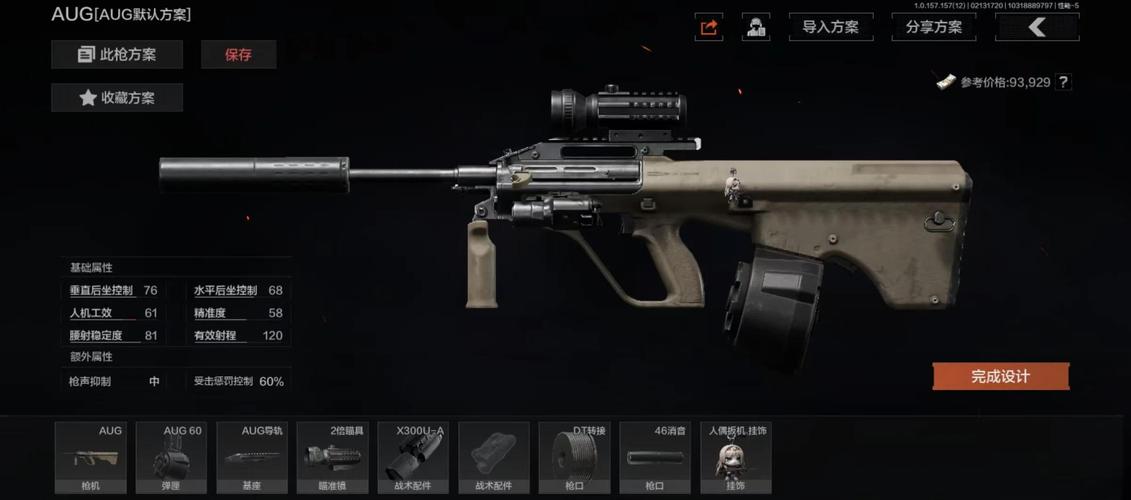1131x500 pixels.
Task: Open the 人偶扳机 charm 挂饰 slot
Action: click(736, 457)
